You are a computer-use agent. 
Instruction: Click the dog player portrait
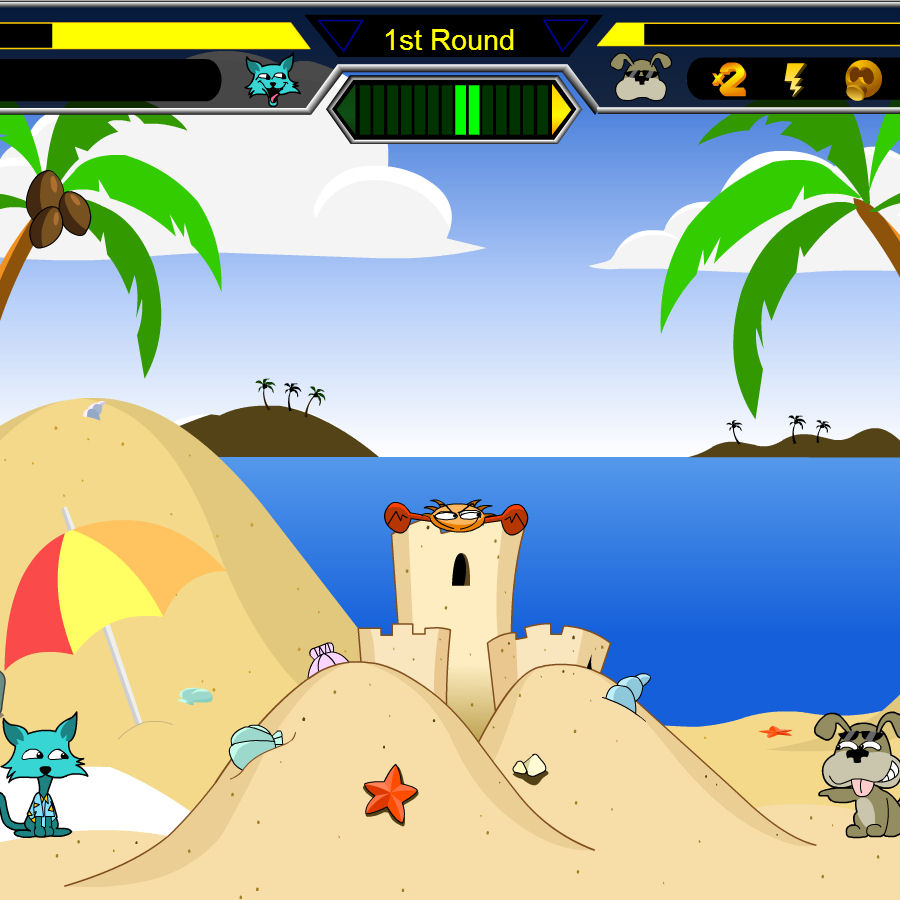pos(641,77)
